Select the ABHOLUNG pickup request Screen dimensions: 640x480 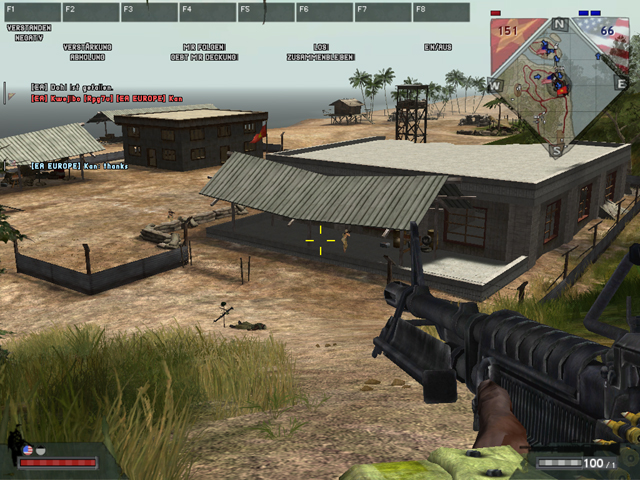click(87, 57)
